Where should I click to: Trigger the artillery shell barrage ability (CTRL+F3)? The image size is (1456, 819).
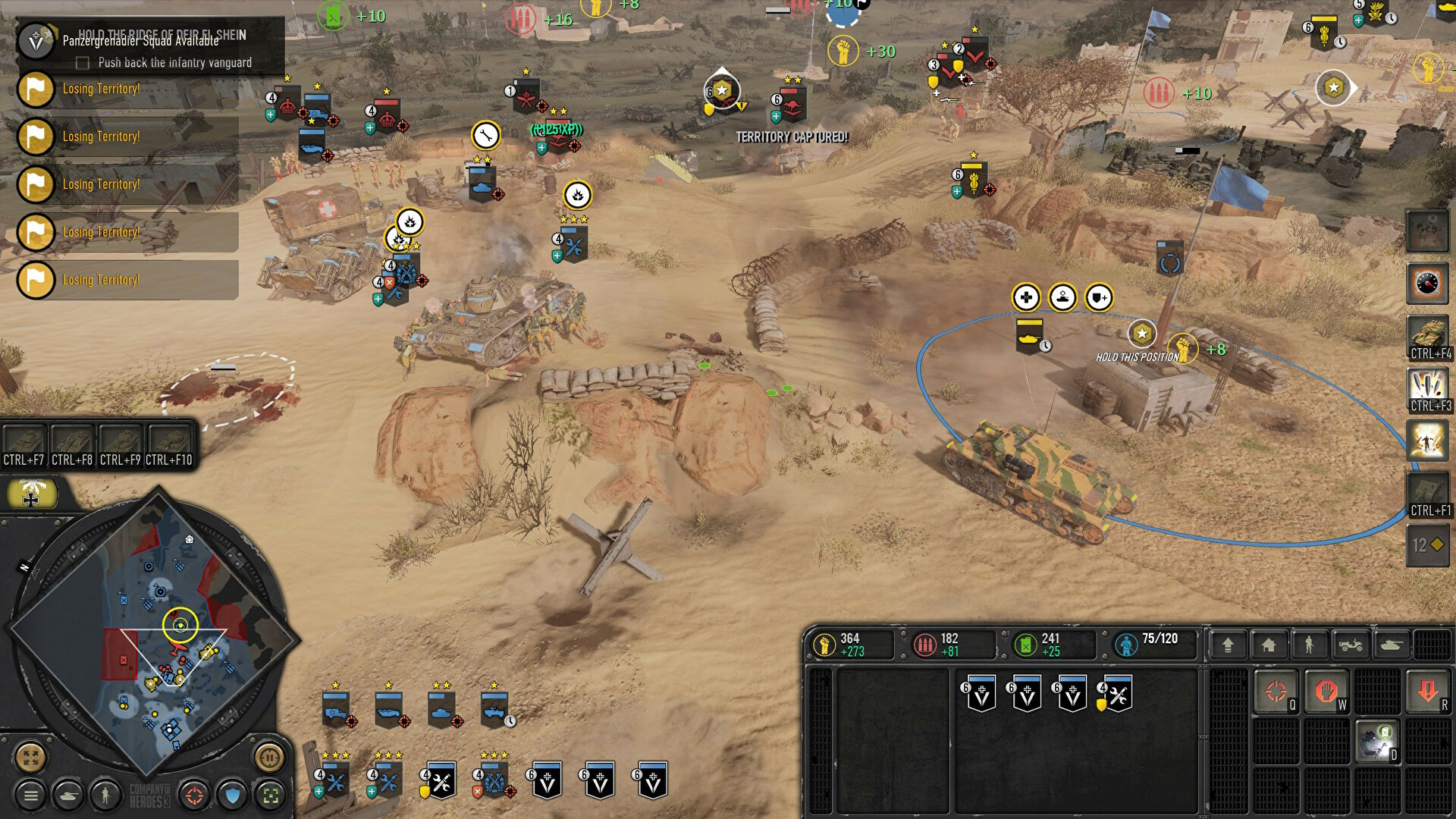(1427, 389)
